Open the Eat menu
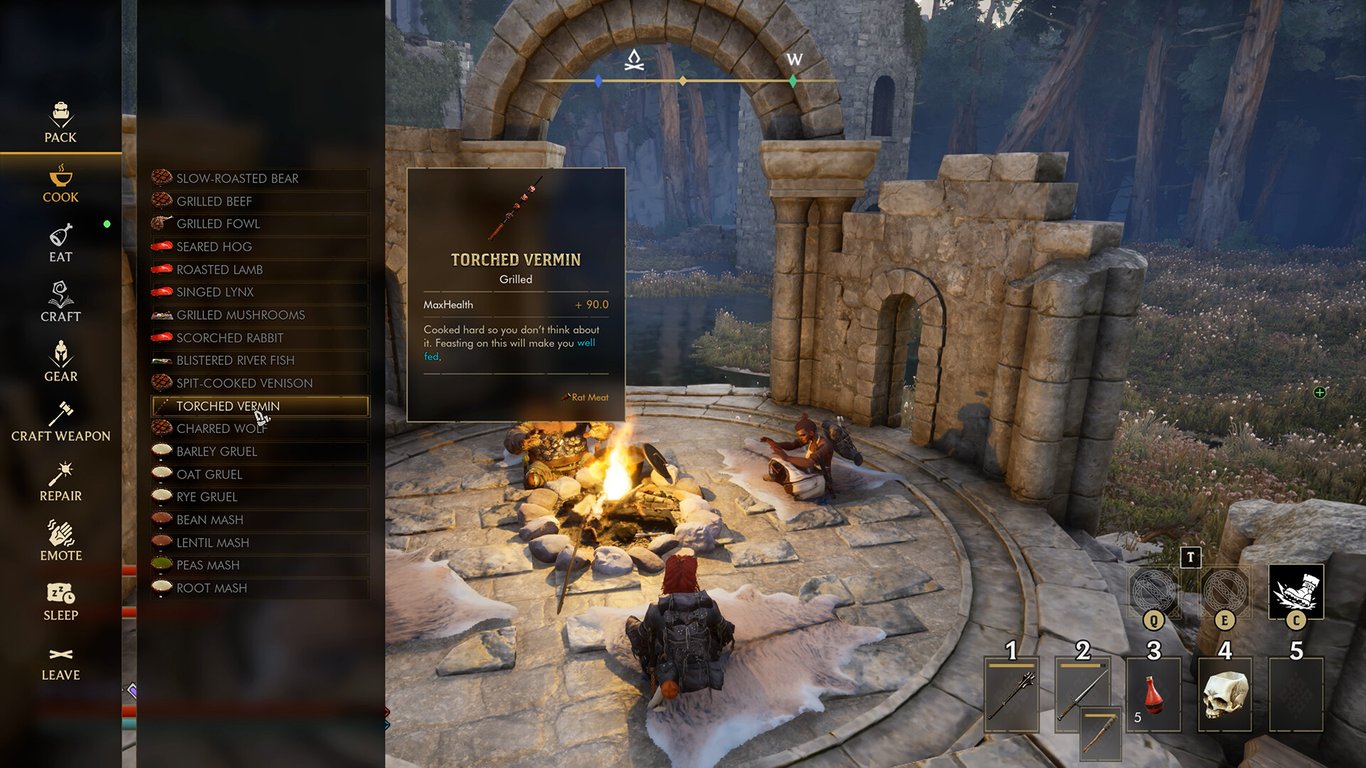Image resolution: width=1366 pixels, height=768 pixels. coord(60,243)
